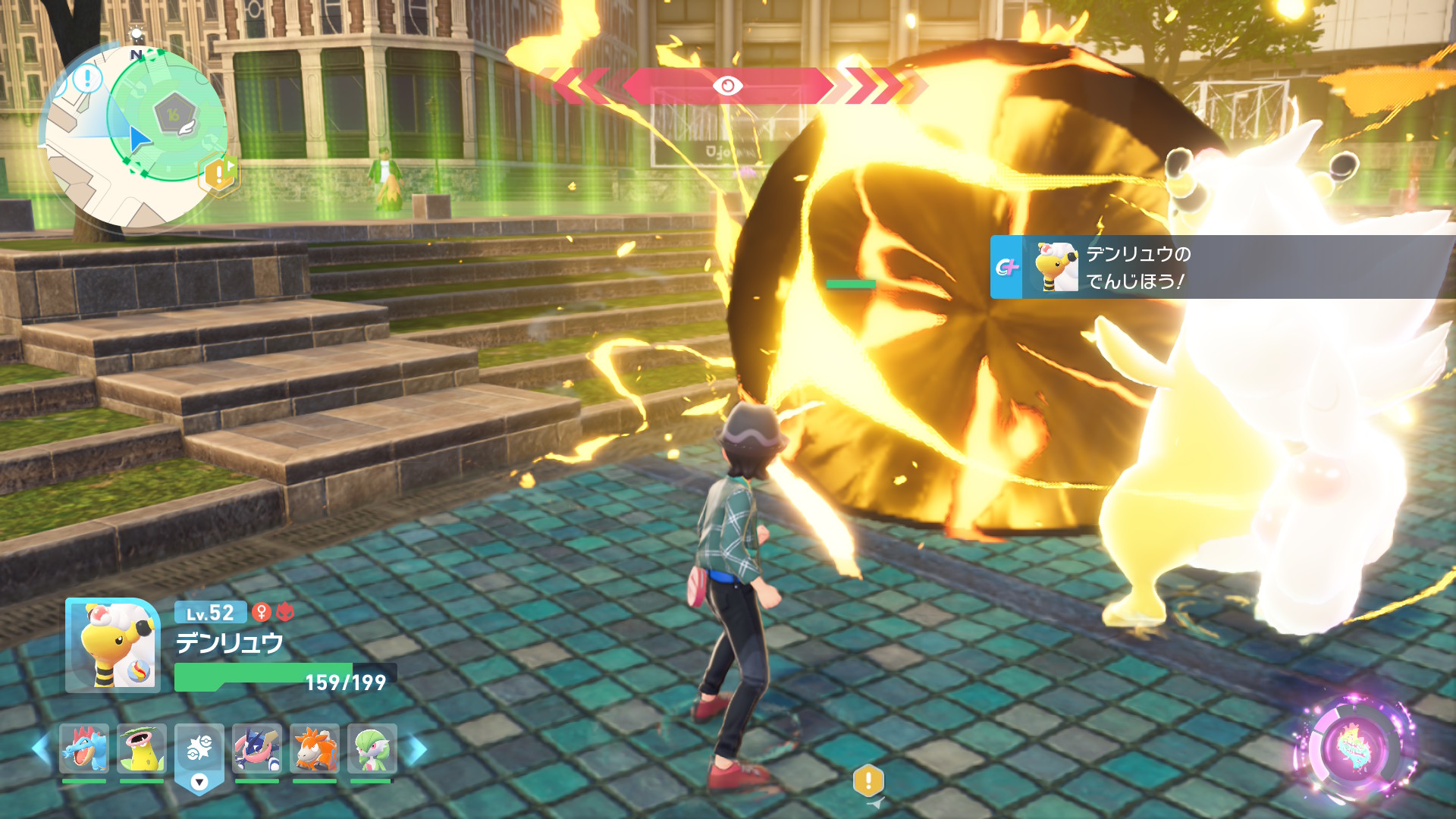
Task: Switch to Victreebel in the party
Action: [x=142, y=748]
